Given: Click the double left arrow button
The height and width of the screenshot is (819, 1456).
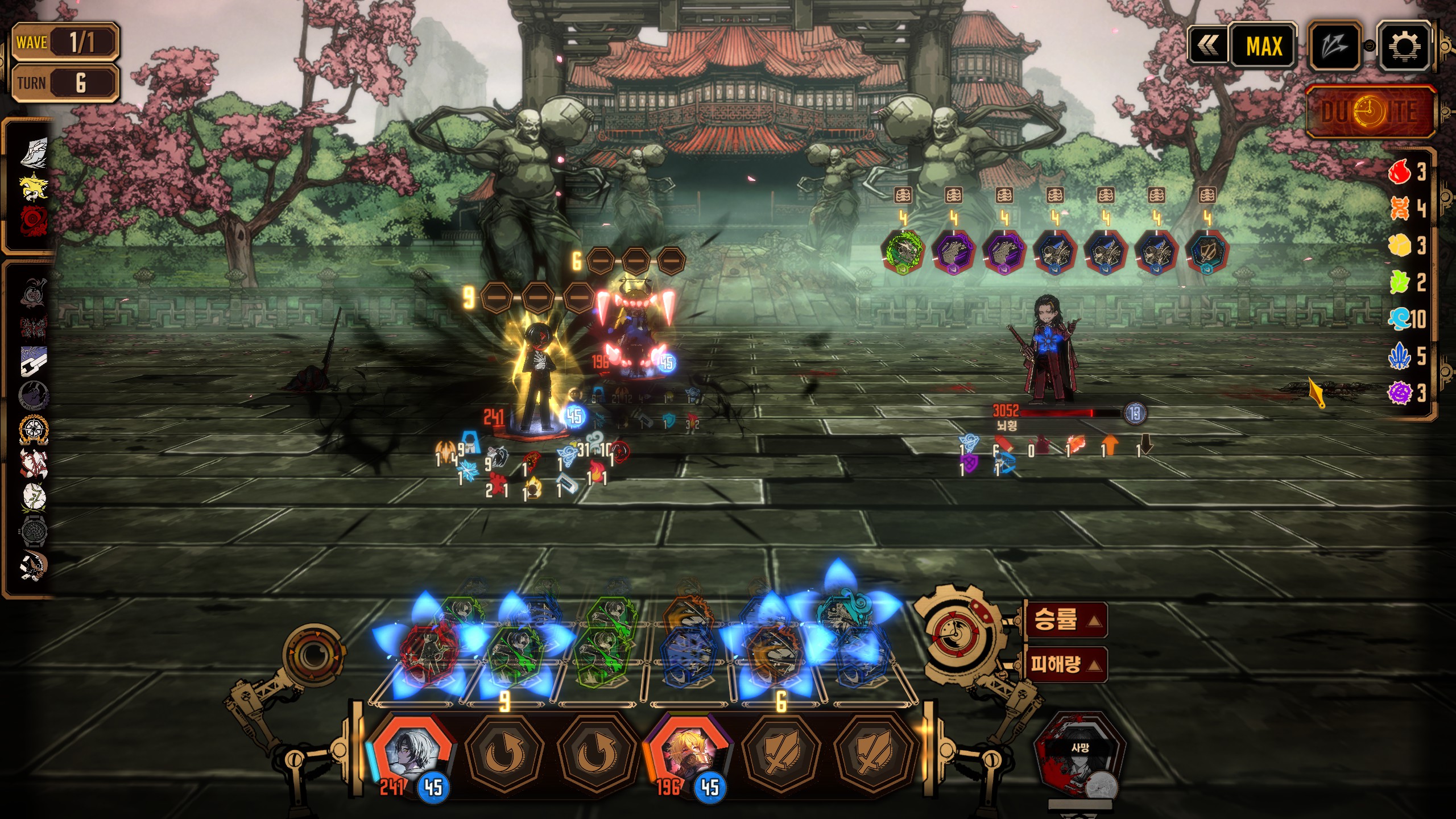Looking at the screenshot, I should 1208,46.
